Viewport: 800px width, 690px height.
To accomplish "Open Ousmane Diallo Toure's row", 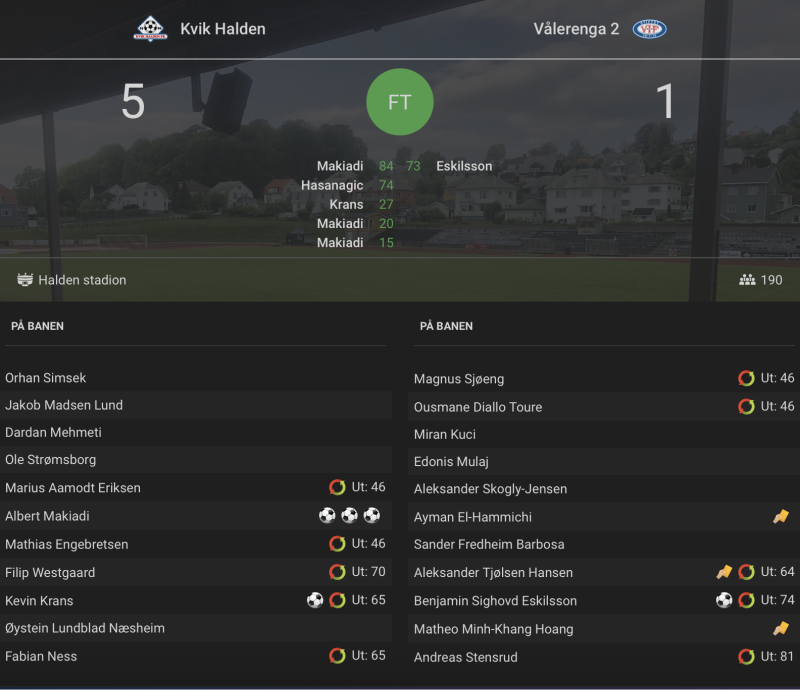I will tap(478, 407).
